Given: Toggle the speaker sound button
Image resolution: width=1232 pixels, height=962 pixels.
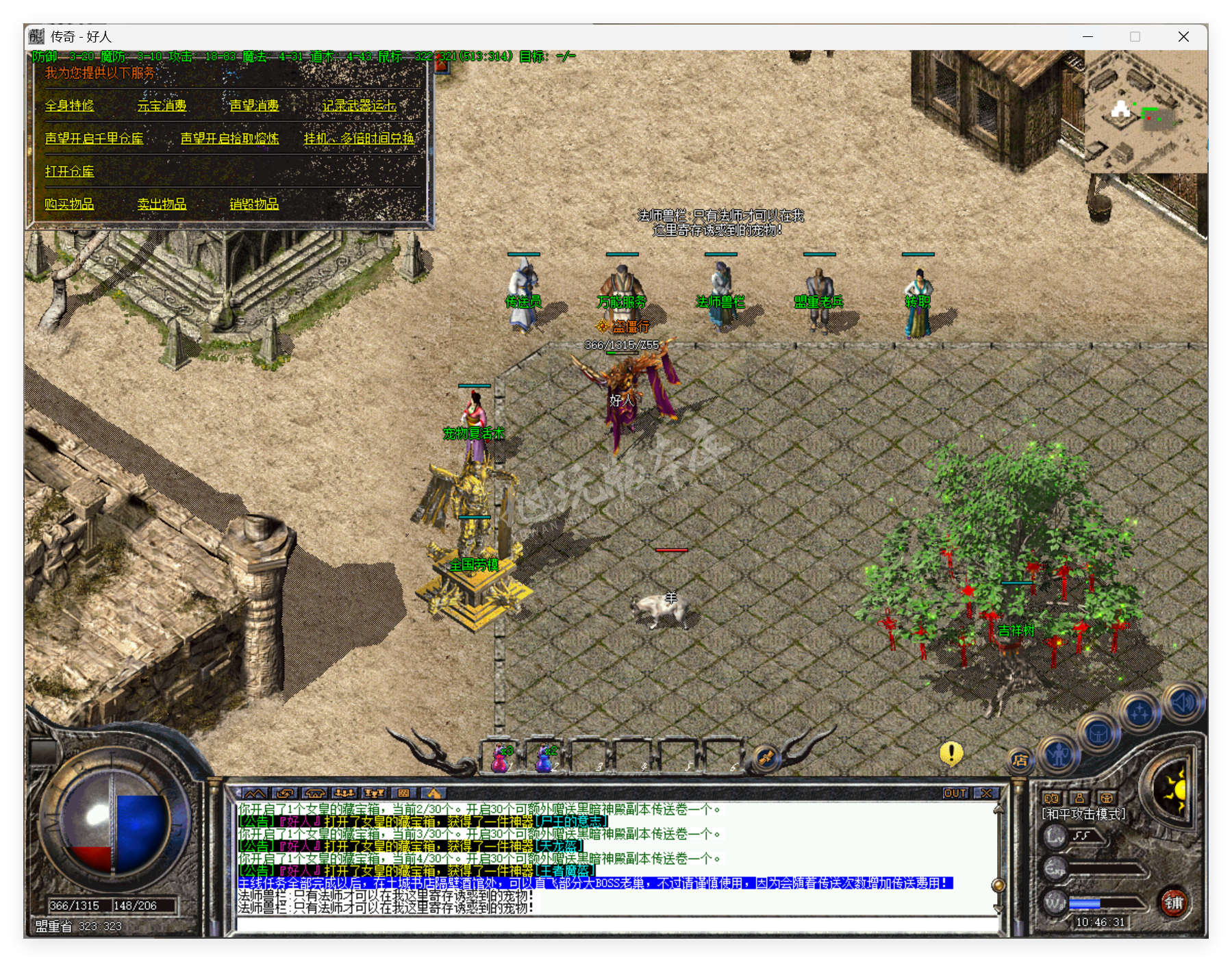Looking at the screenshot, I should (x=1183, y=702).
